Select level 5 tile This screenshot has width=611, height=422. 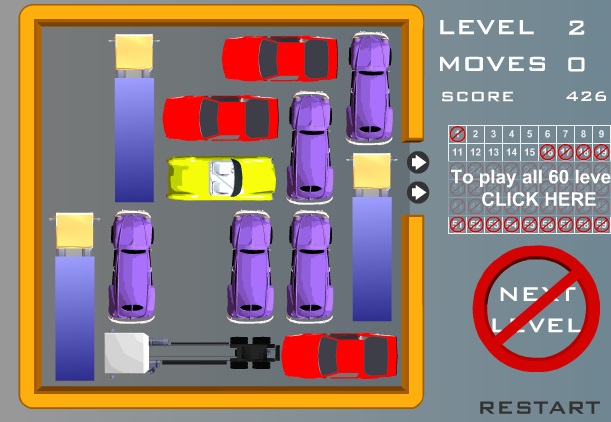point(529,133)
